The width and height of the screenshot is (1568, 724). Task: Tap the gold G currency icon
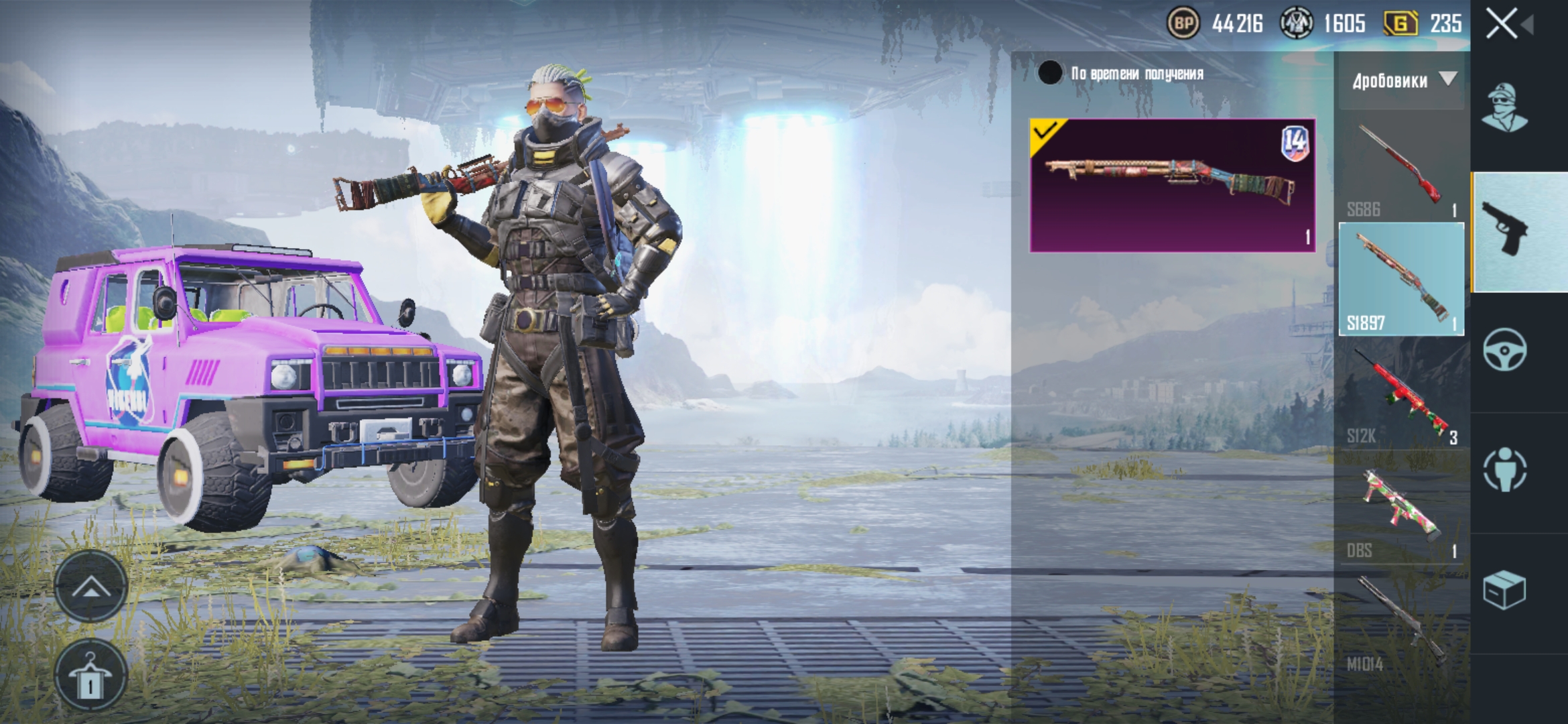(x=1400, y=24)
